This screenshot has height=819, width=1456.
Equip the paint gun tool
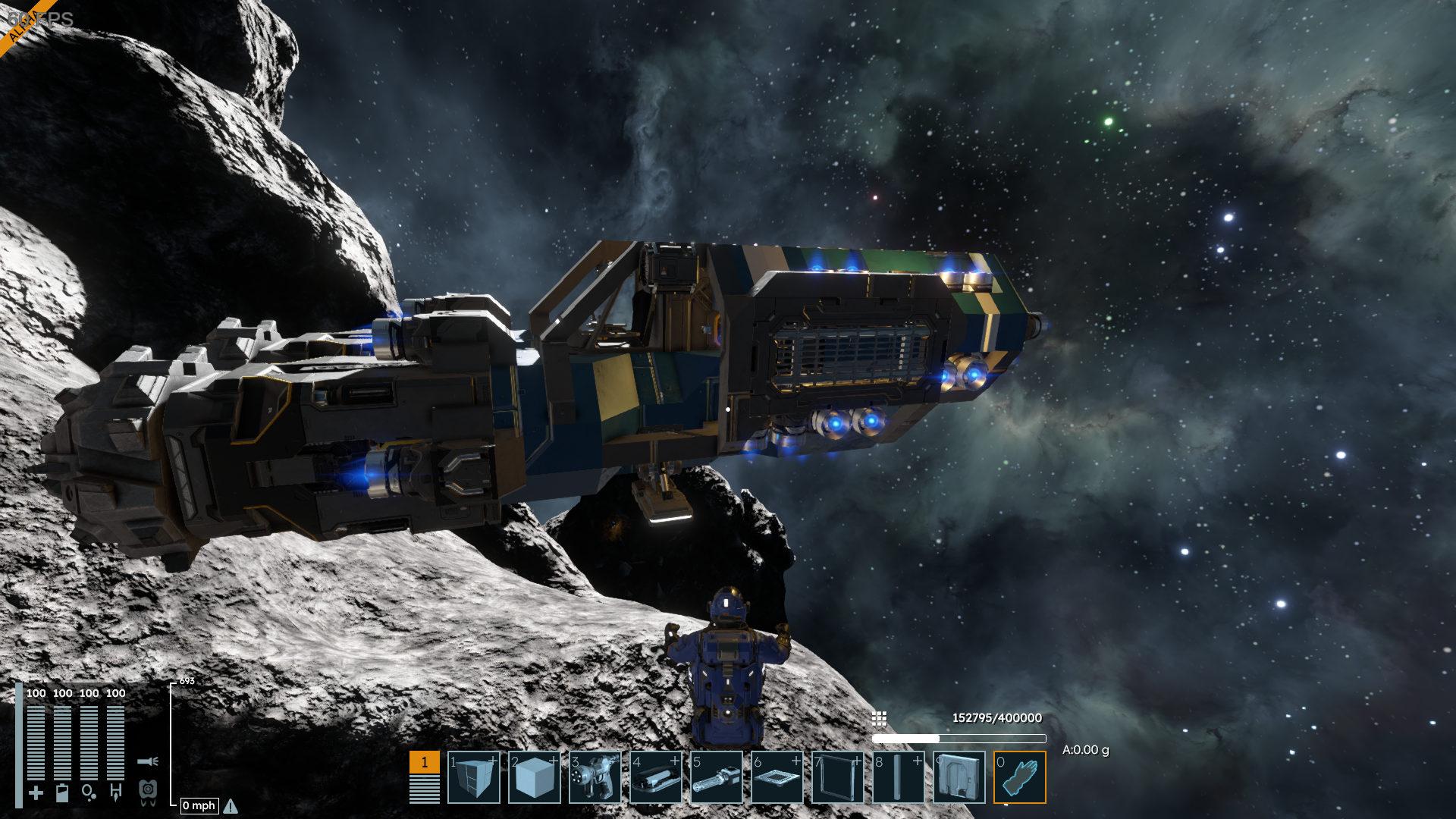595,777
